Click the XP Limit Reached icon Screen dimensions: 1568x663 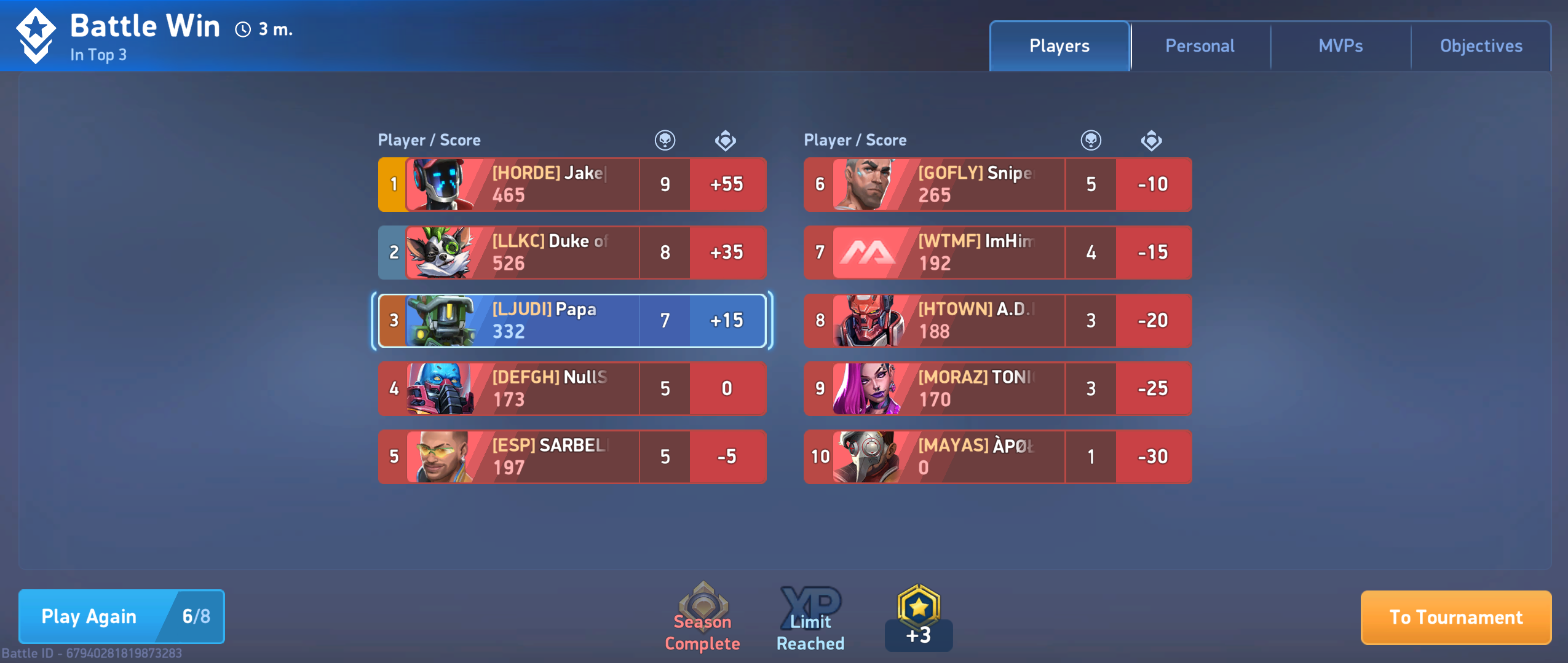[810, 617]
